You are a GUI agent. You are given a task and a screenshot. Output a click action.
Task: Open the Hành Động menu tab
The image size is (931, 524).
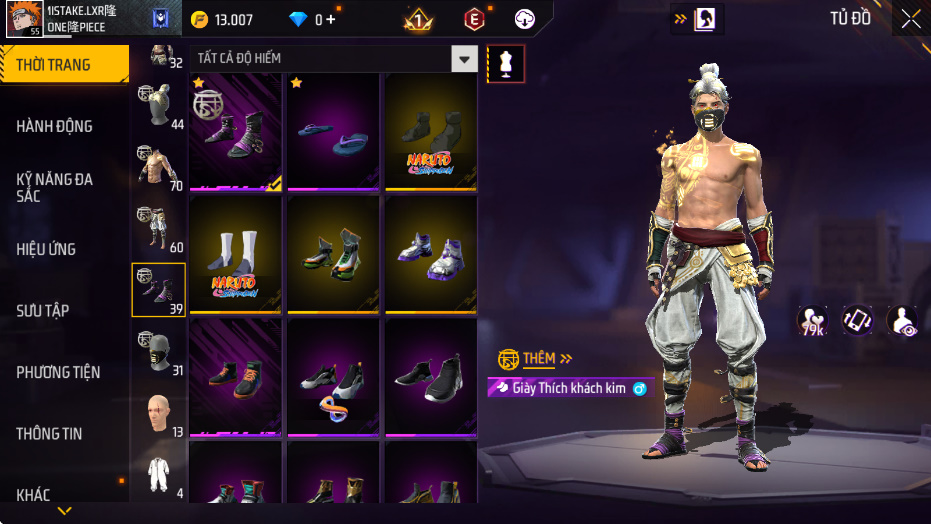[55, 126]
